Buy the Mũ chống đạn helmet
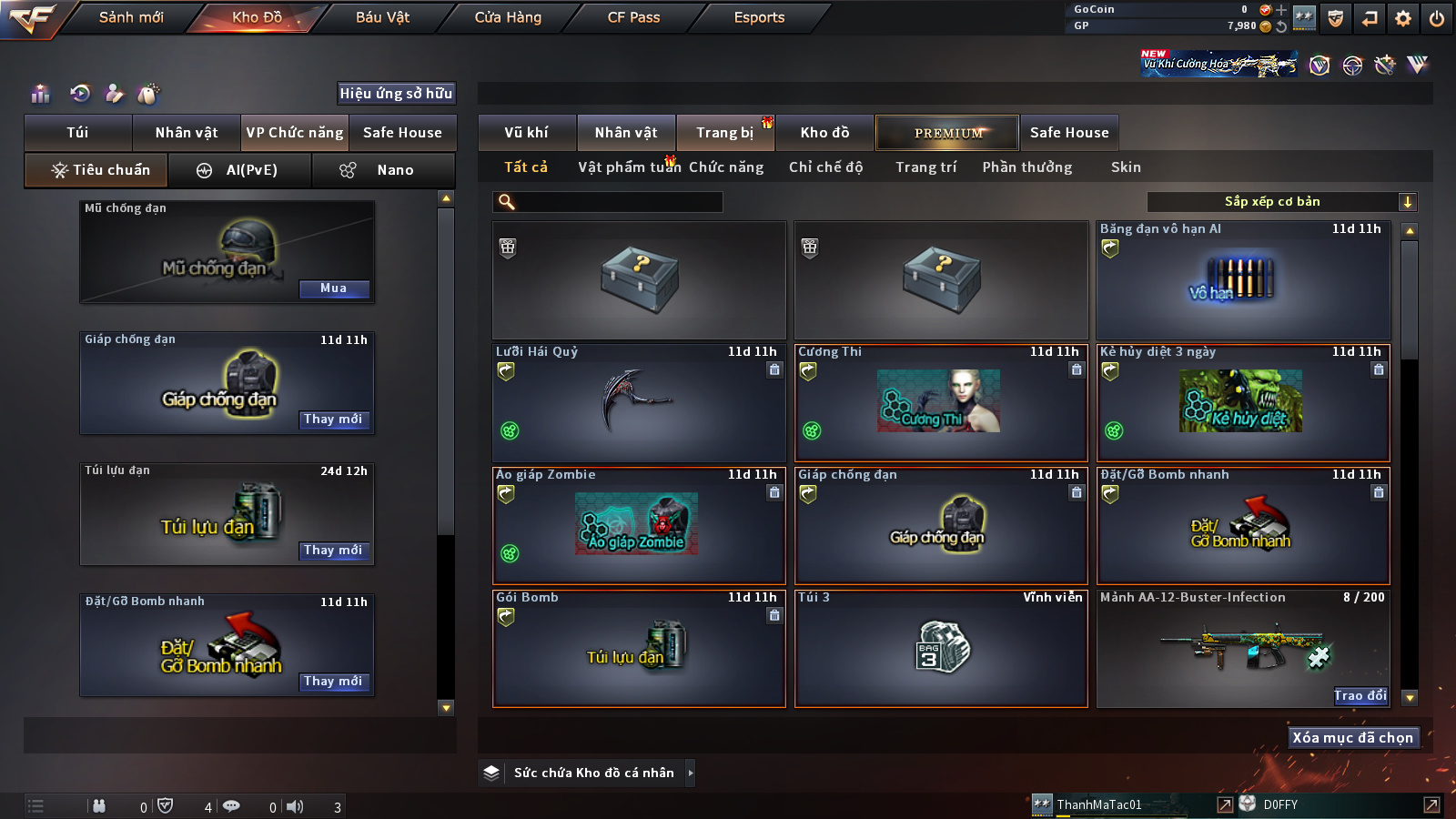This screenshot has height=819, width=1456. point(334,288)
